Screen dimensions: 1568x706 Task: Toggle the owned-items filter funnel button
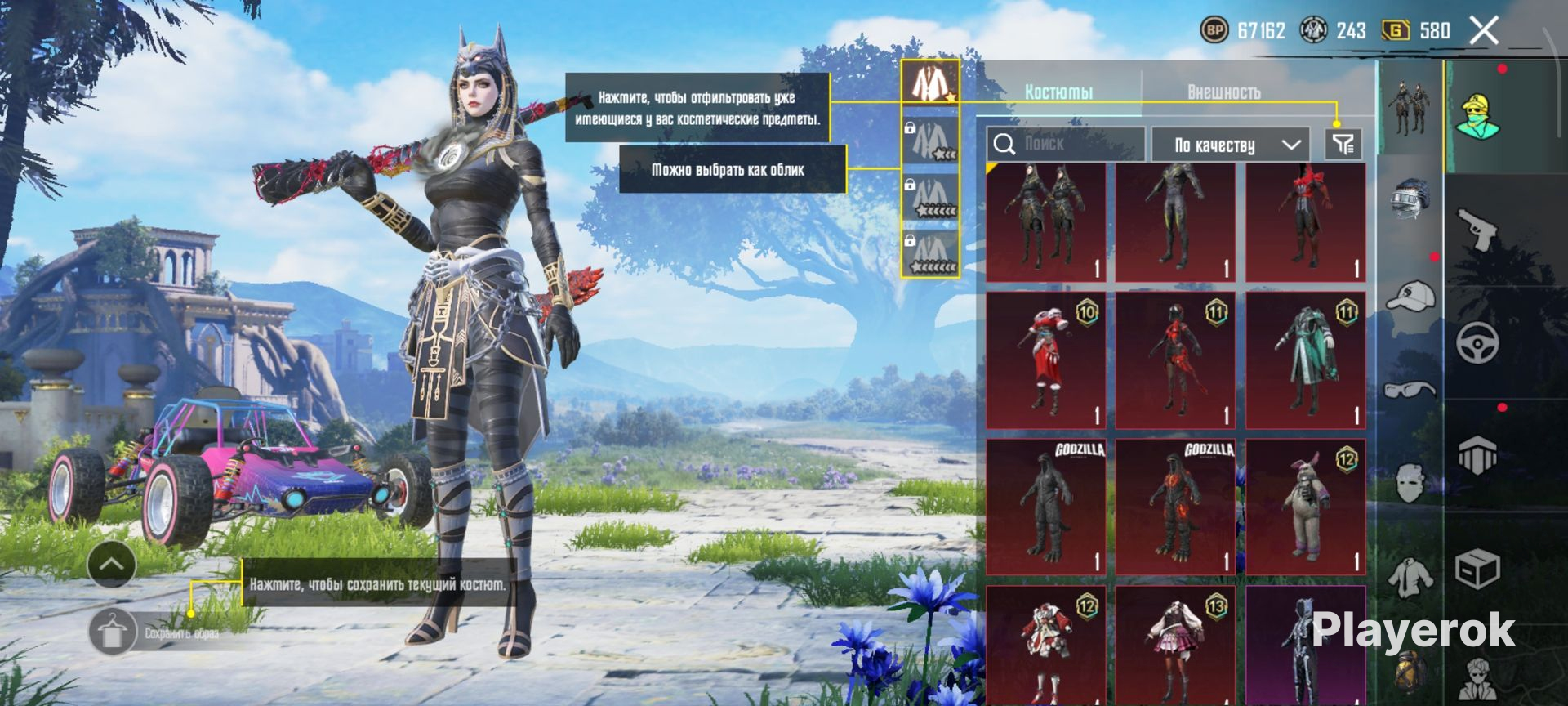(1343, 145)
